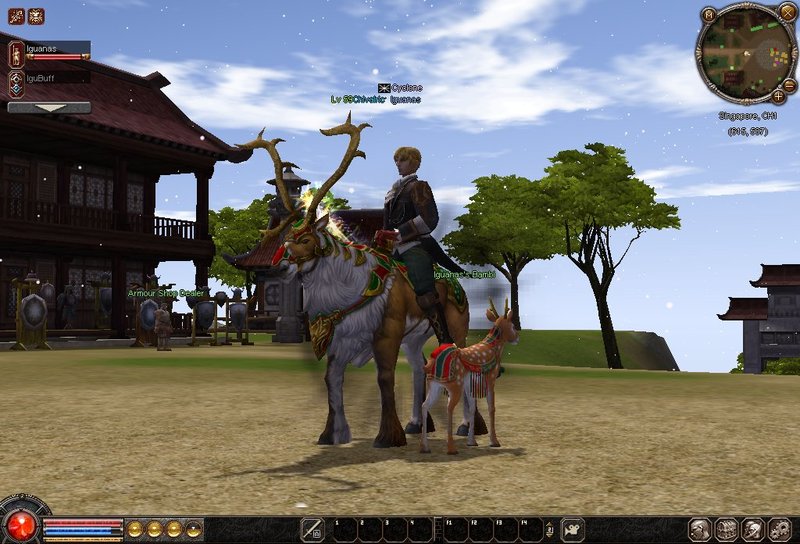800x544 pixels.
Task: Click the camera icon right of hotbar
Action: coord(573,529)
